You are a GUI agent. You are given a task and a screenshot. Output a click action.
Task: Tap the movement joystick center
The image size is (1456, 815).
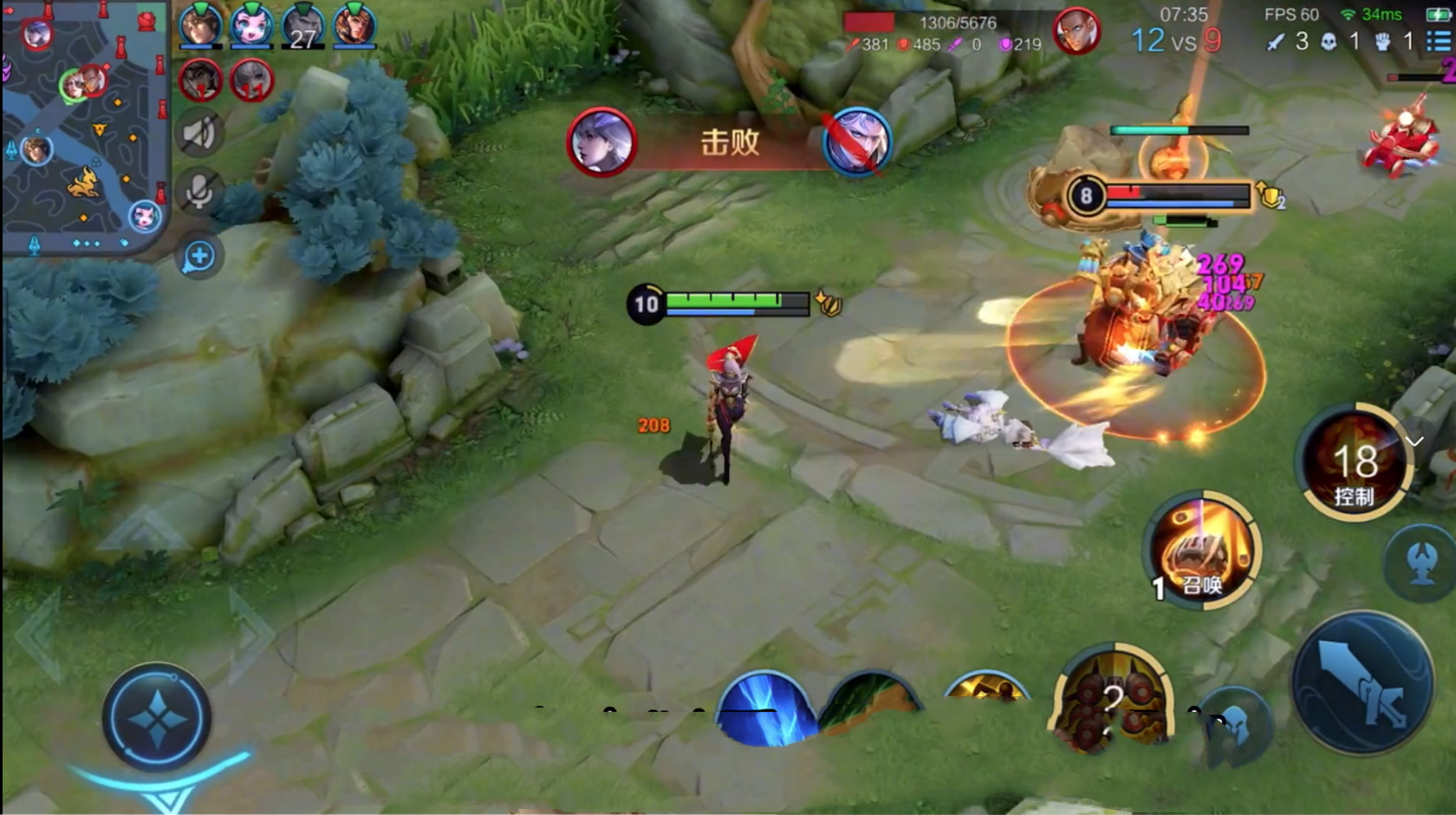157,718
